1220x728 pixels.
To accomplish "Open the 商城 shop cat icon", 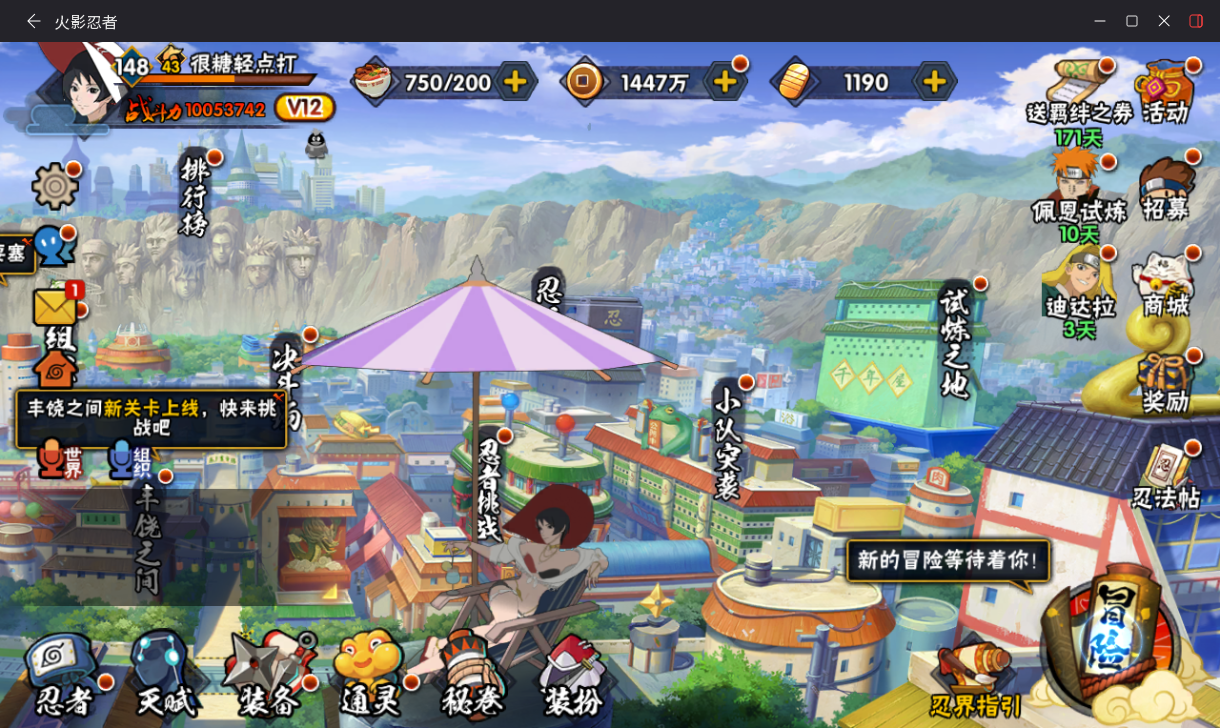I will (x=1166, y=285).
